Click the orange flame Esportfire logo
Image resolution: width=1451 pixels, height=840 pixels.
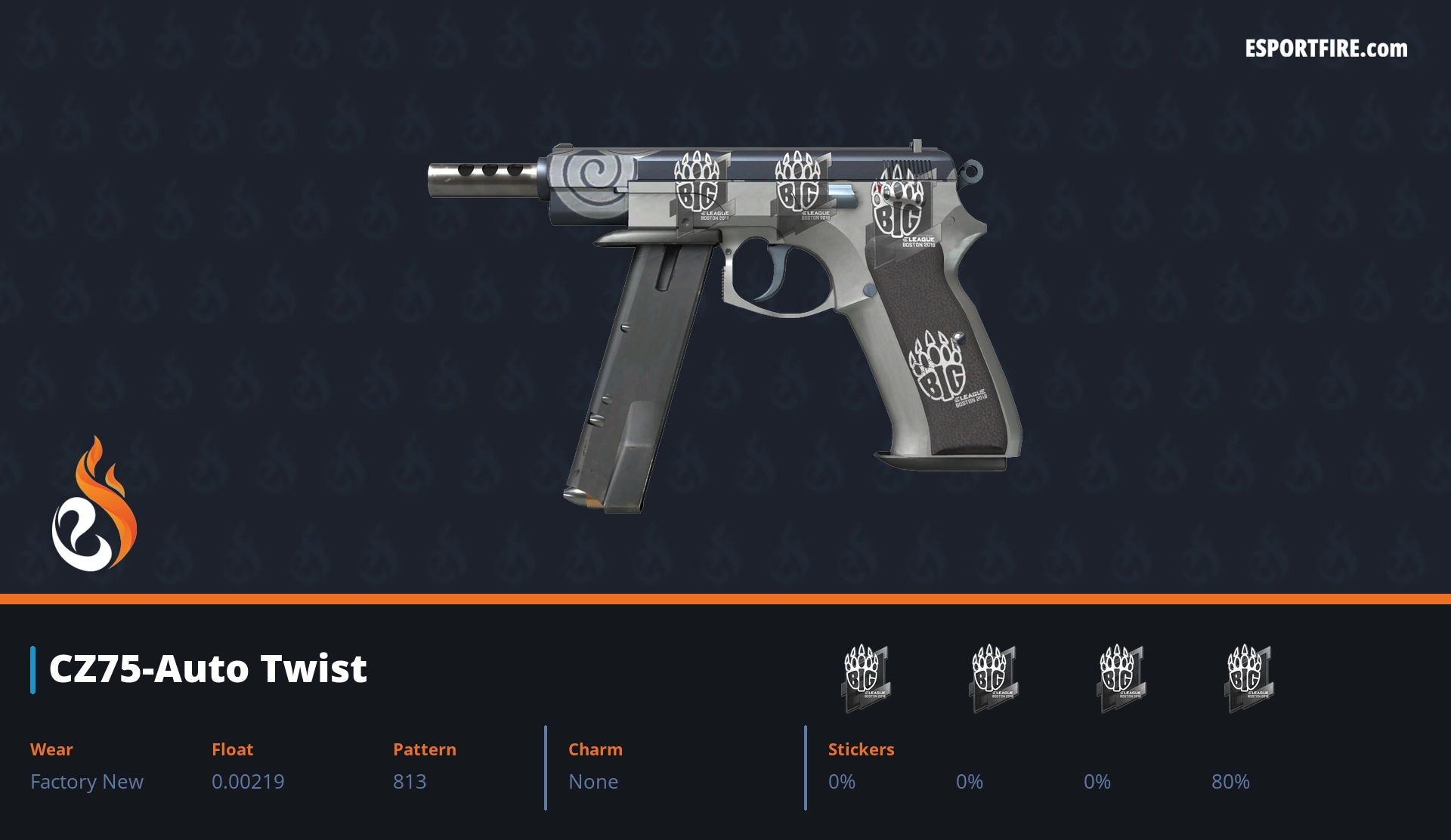94,505
